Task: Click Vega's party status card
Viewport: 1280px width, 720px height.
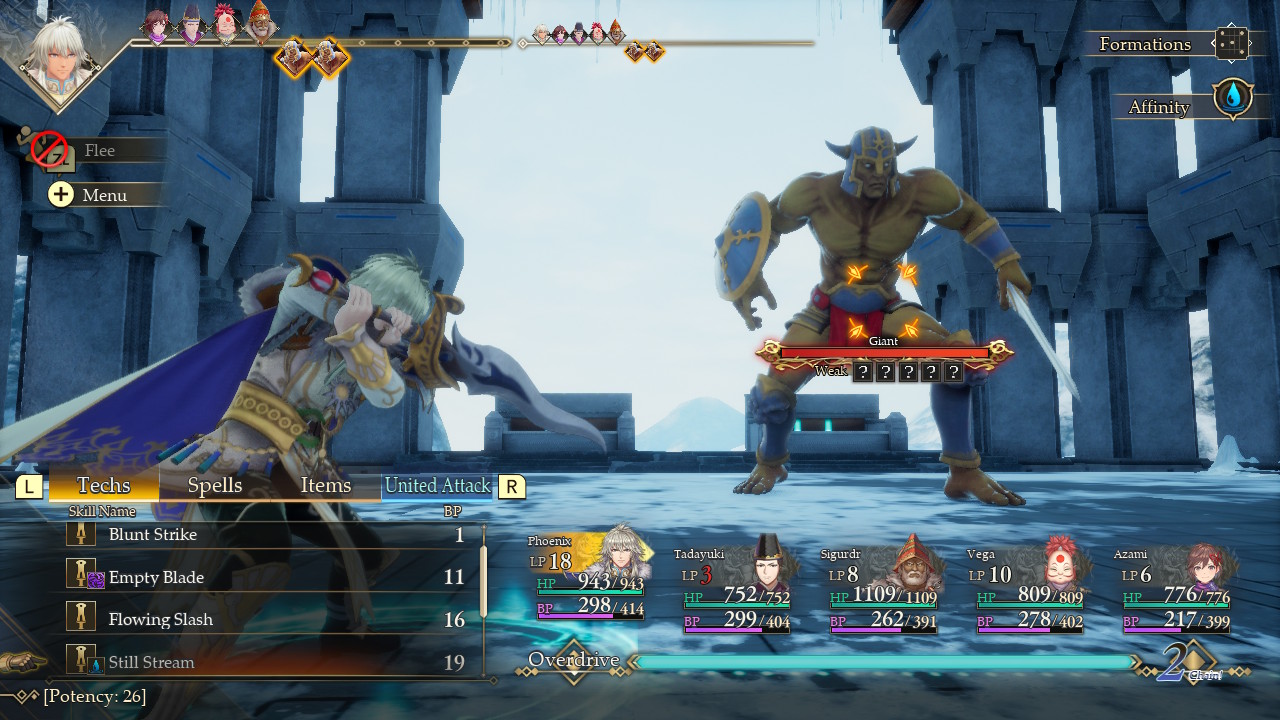Action: pos(1030,590)
